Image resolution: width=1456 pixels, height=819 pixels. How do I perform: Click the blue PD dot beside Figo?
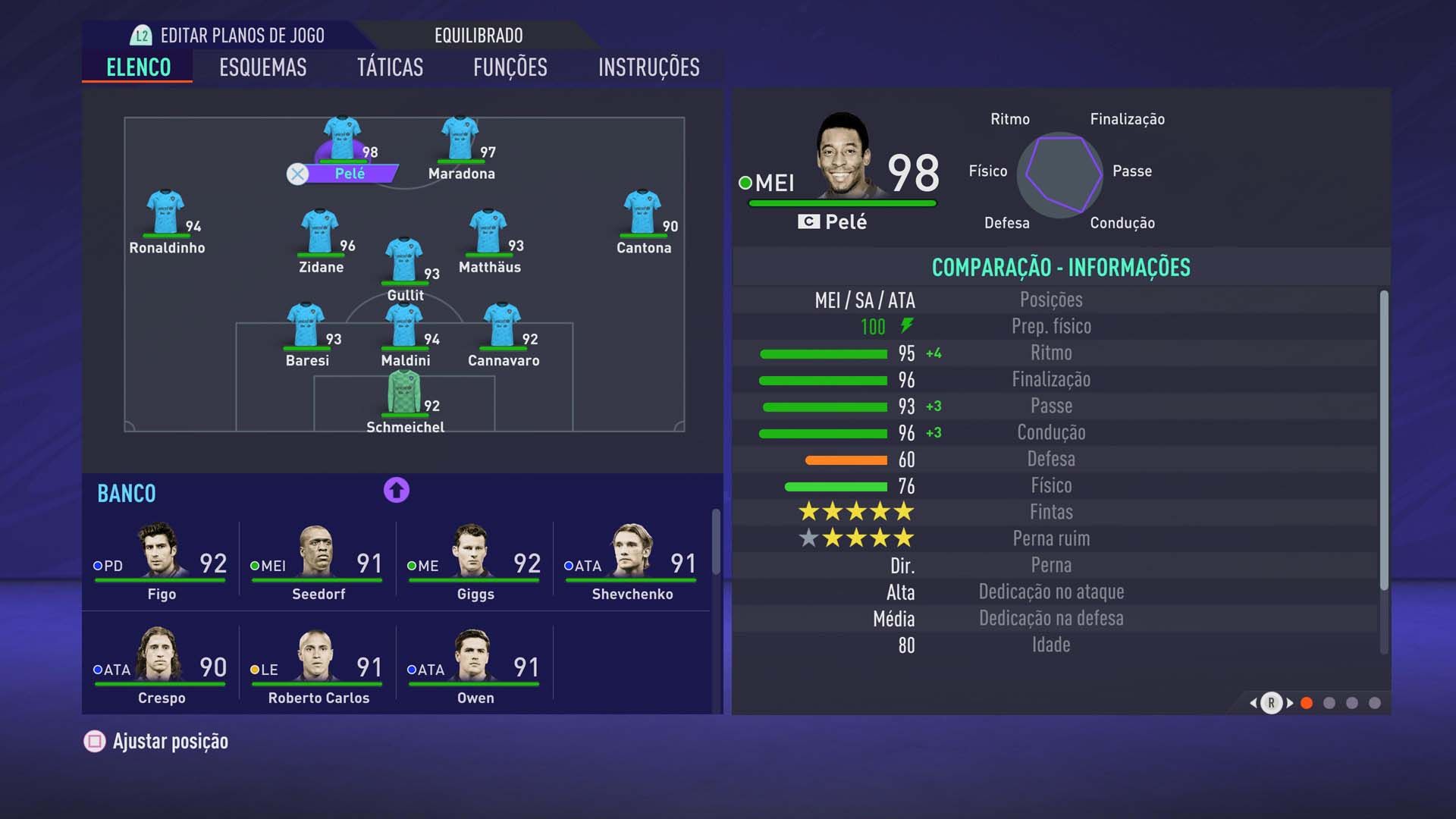point(99,565)
